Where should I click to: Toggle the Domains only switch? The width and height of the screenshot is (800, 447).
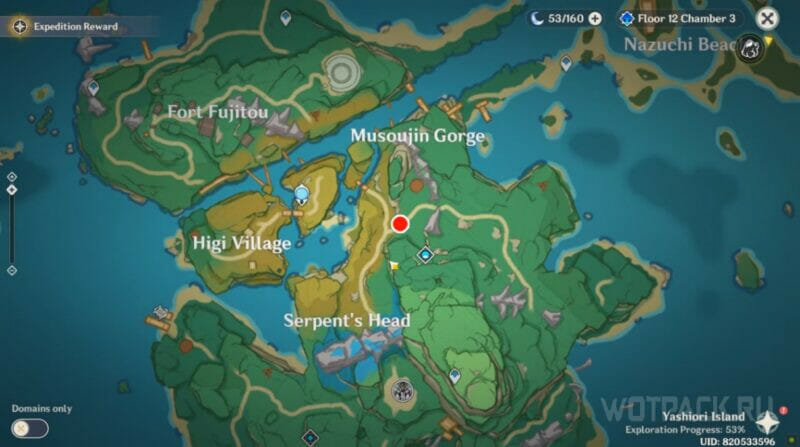pos(30,427)
